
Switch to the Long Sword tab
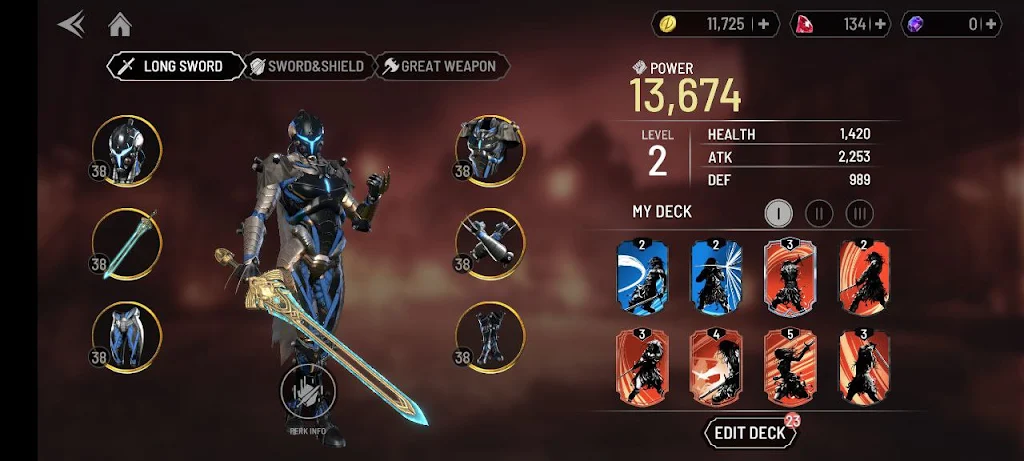point(177,66)
